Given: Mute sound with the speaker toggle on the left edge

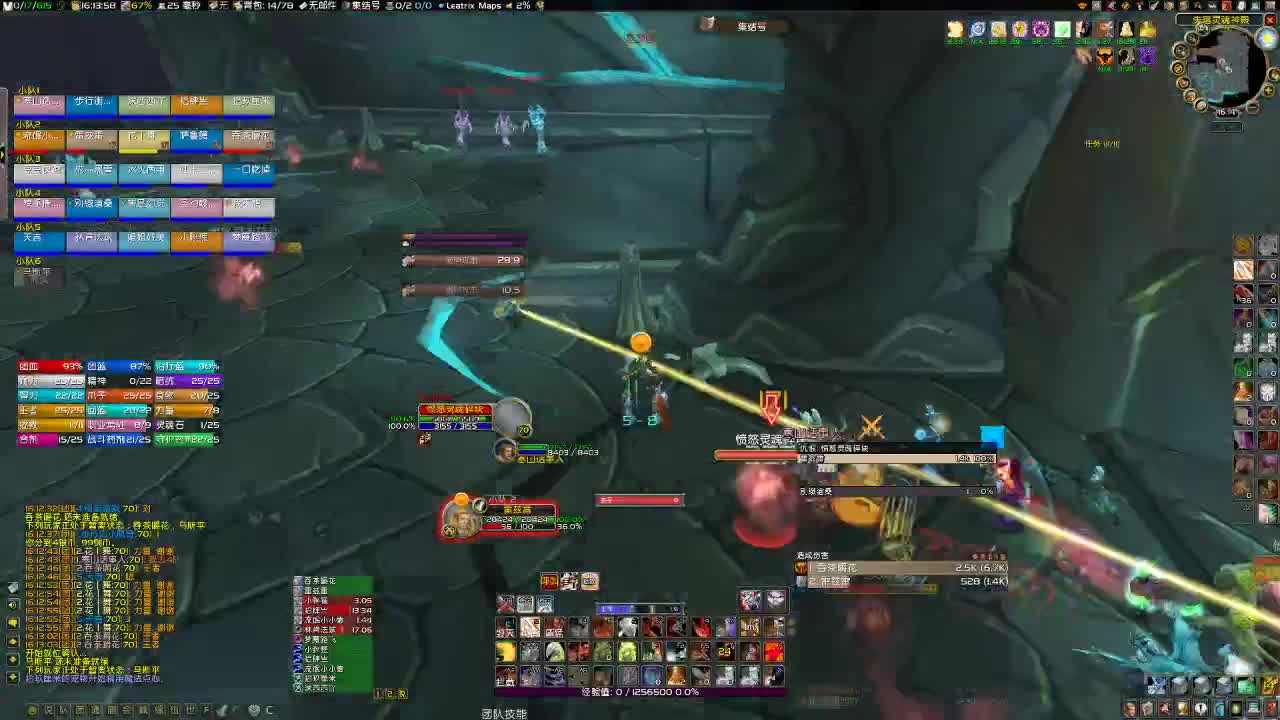Looking at the screenshot, I should [x=12, y=604].
